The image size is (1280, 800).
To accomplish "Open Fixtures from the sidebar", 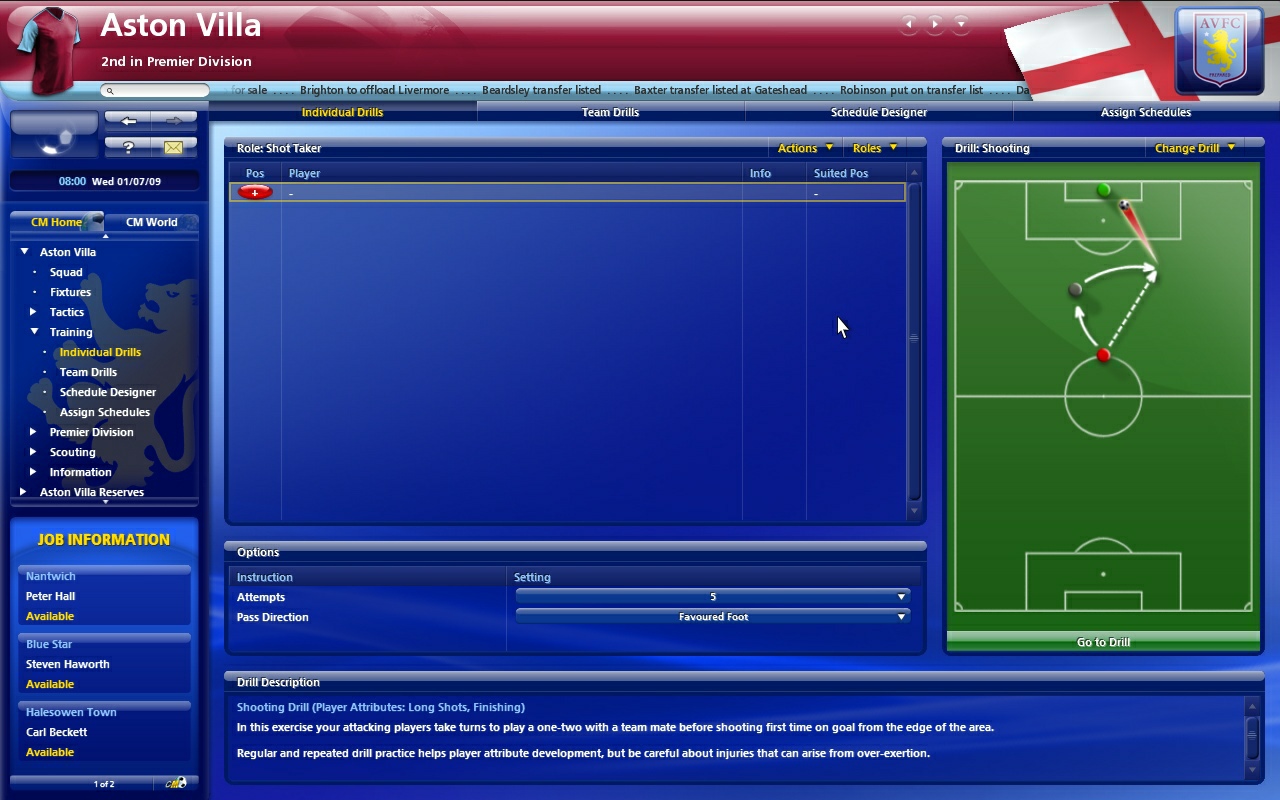I will coord(70,292).
